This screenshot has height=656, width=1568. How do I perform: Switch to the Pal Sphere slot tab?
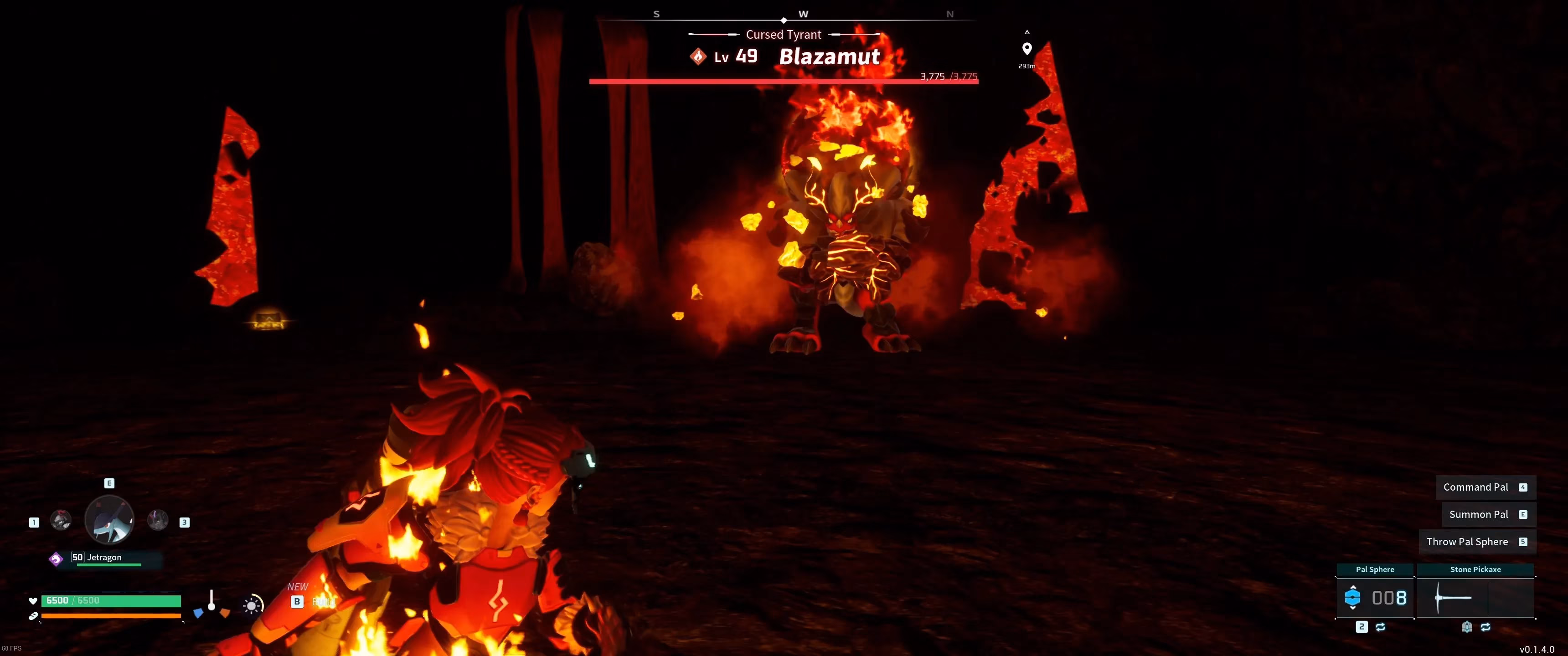(1376, 569)
